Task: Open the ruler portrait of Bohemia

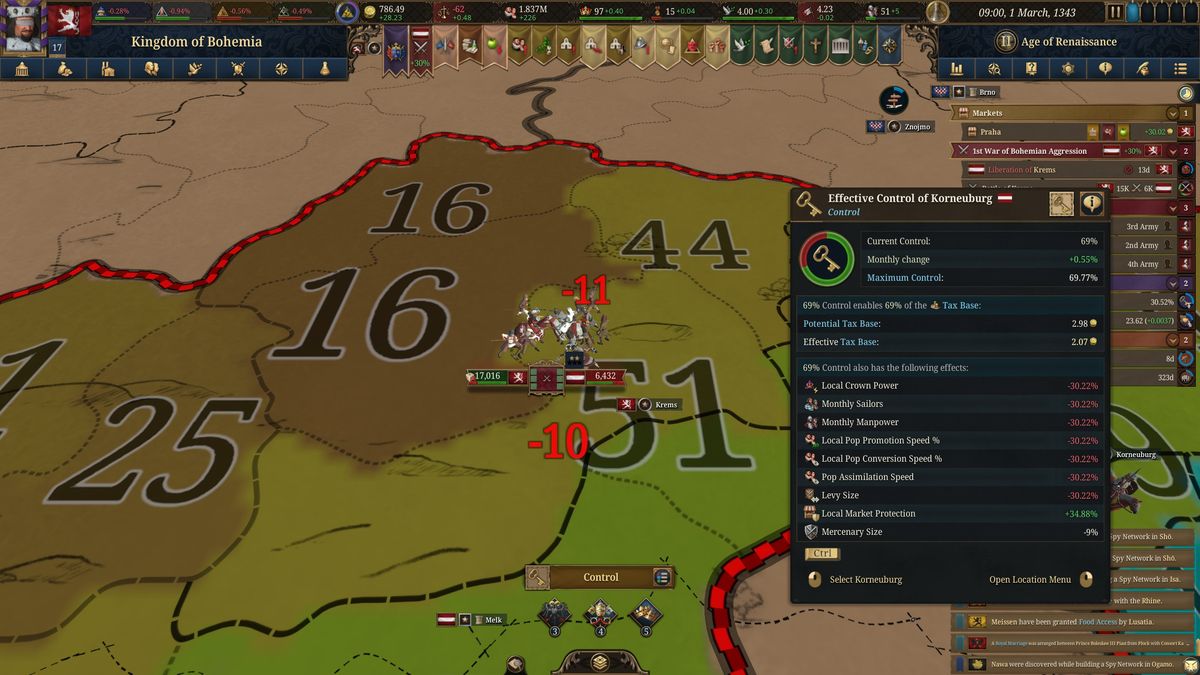Action: pyautogui.click(x=22, y=27)
